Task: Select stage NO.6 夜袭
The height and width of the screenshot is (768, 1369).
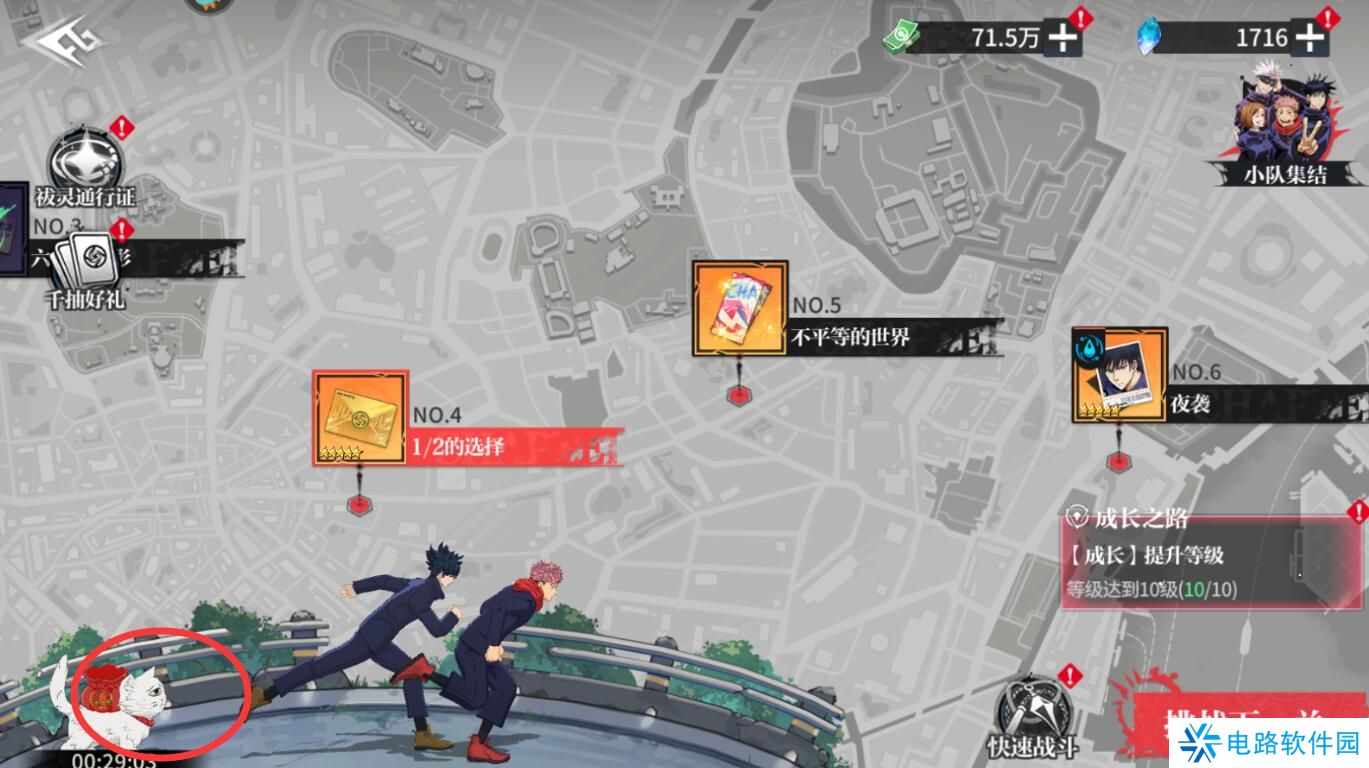Action: pyautogui.click(x=1119, y=375)
